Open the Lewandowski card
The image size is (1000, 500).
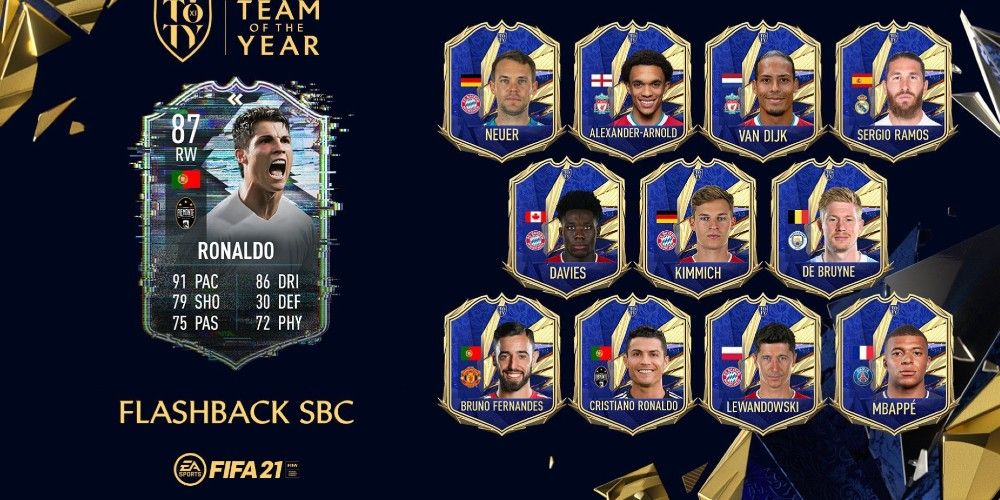762,360
